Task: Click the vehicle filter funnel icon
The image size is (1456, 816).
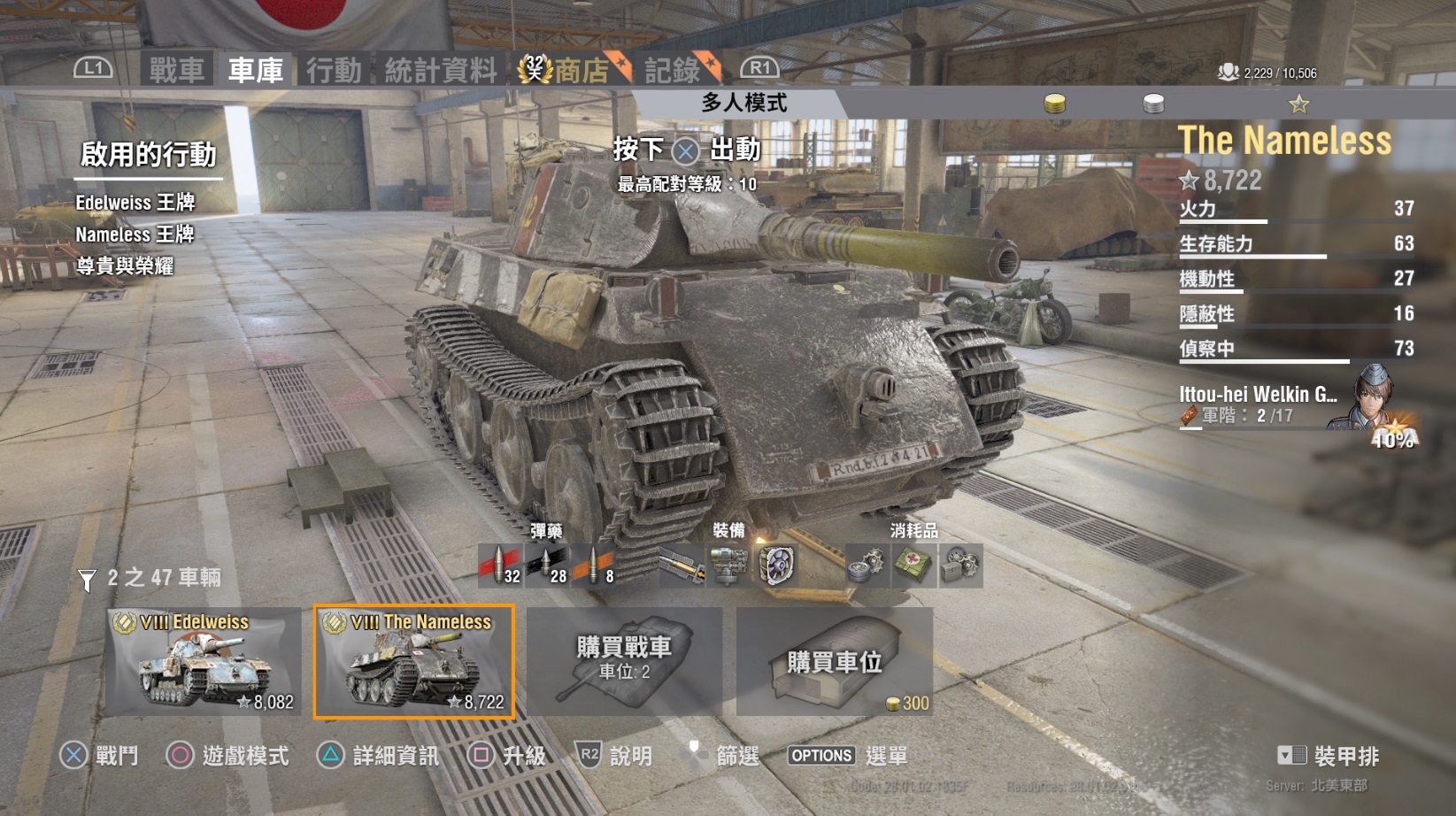Action: coord(87,580)
